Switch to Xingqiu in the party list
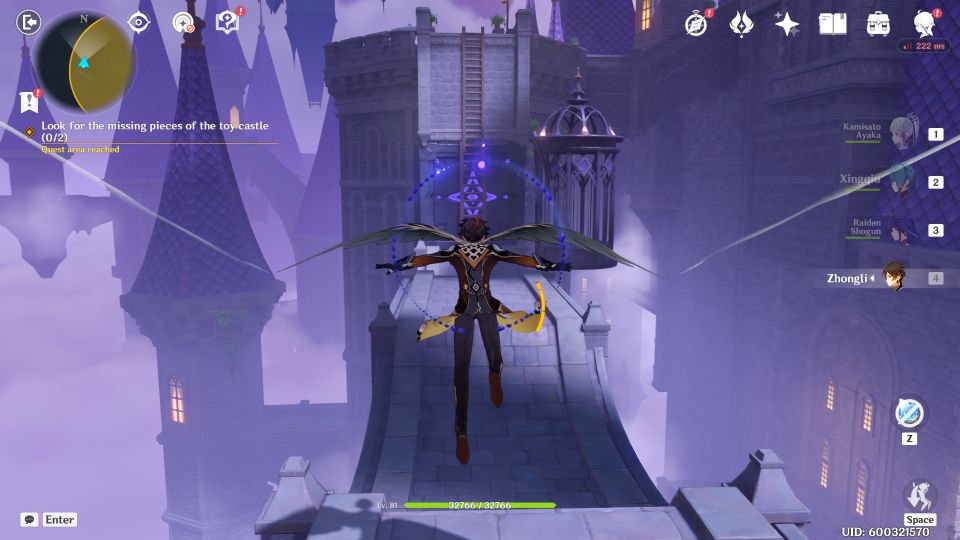Image resolution: width=960 pixels, height=540 pixels. pyautogui.click(x=902, y=182)
